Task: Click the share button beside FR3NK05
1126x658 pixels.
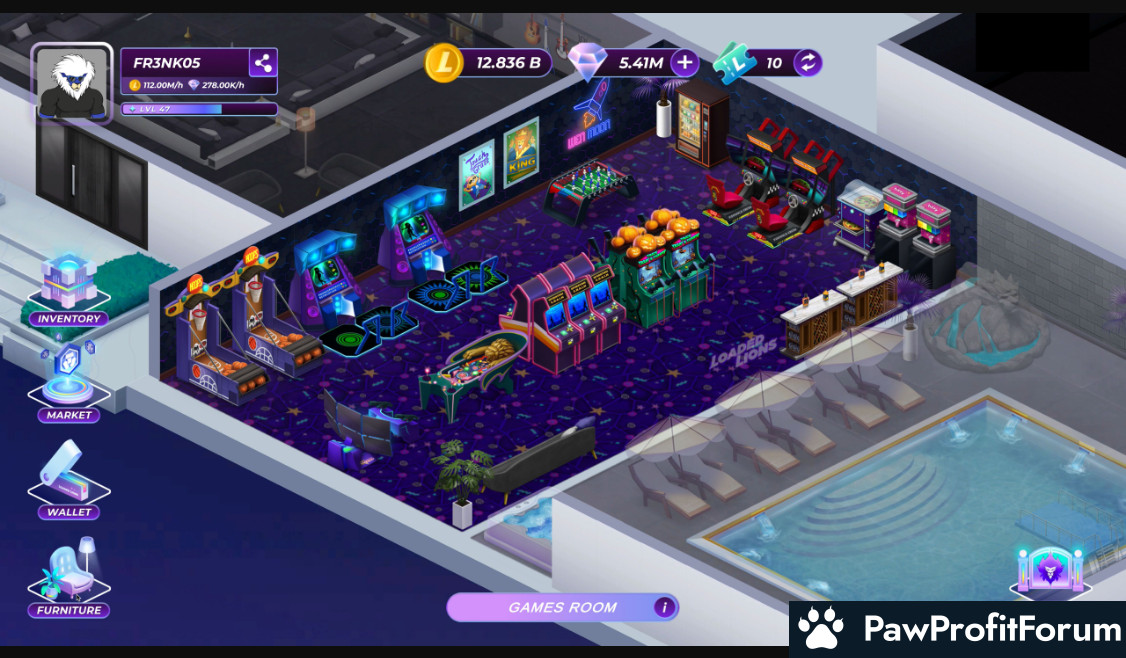Action: click(263, 63)
